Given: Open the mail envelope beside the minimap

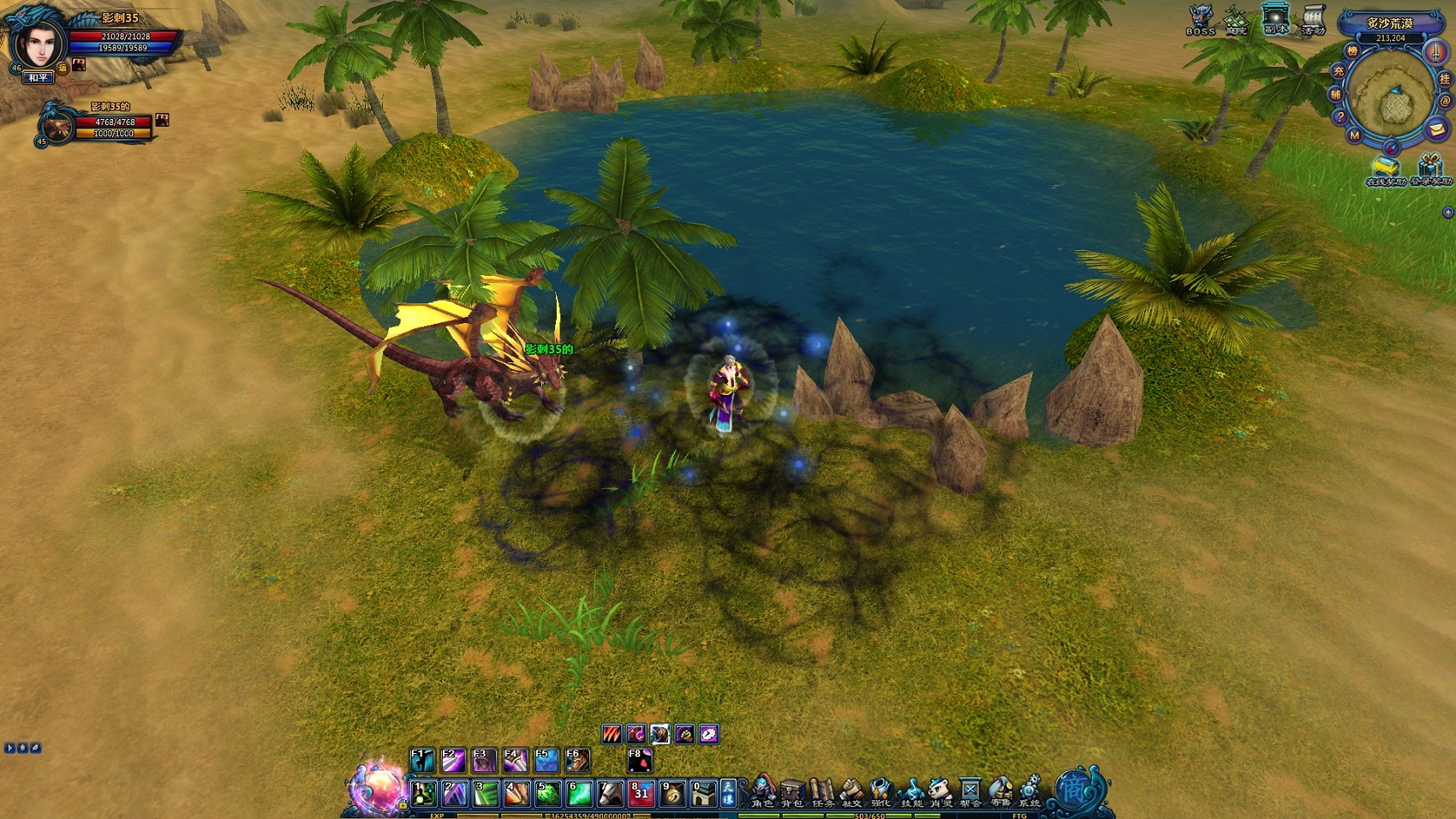Looking at the screenshot, I should click(x=1436, y=129).
